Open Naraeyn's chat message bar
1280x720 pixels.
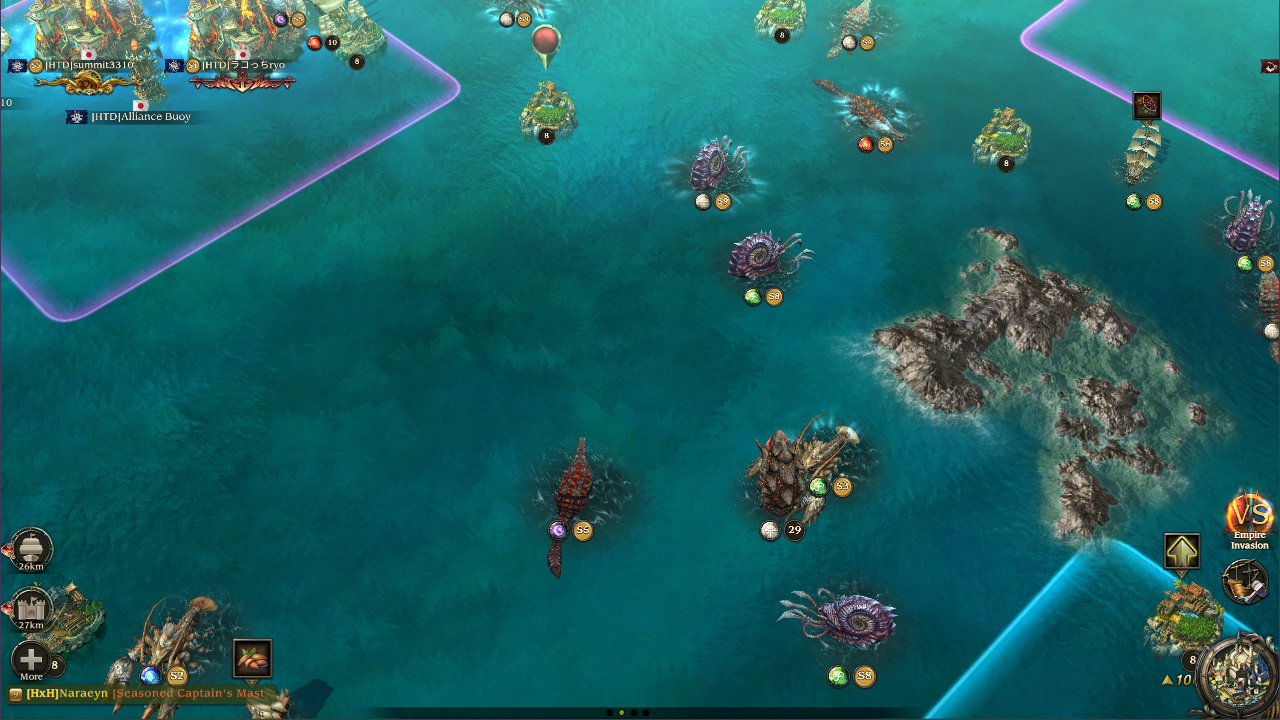tap(140, 693)
